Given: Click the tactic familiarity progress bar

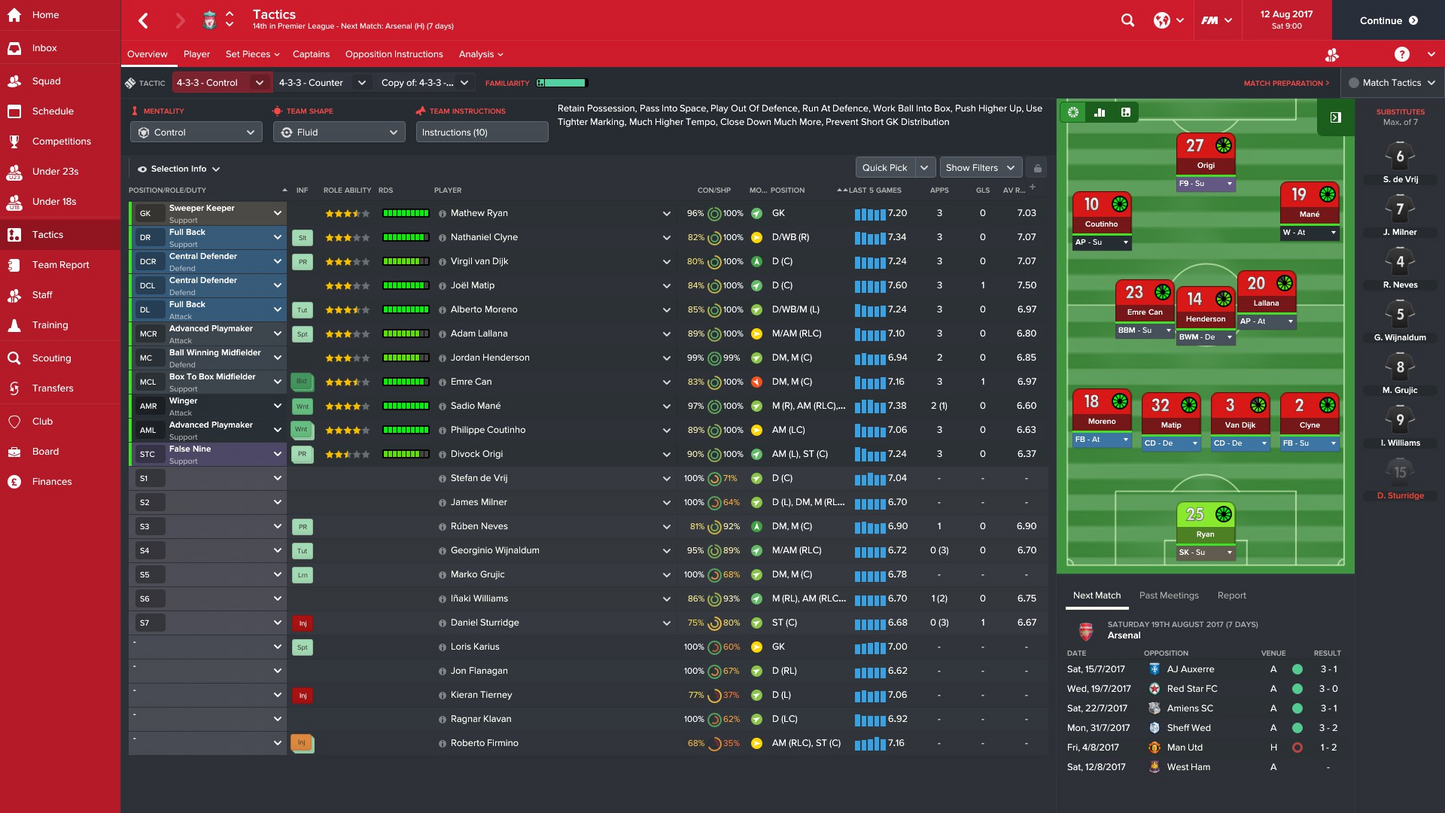Looking at the screenshot, I should [560, 82].
